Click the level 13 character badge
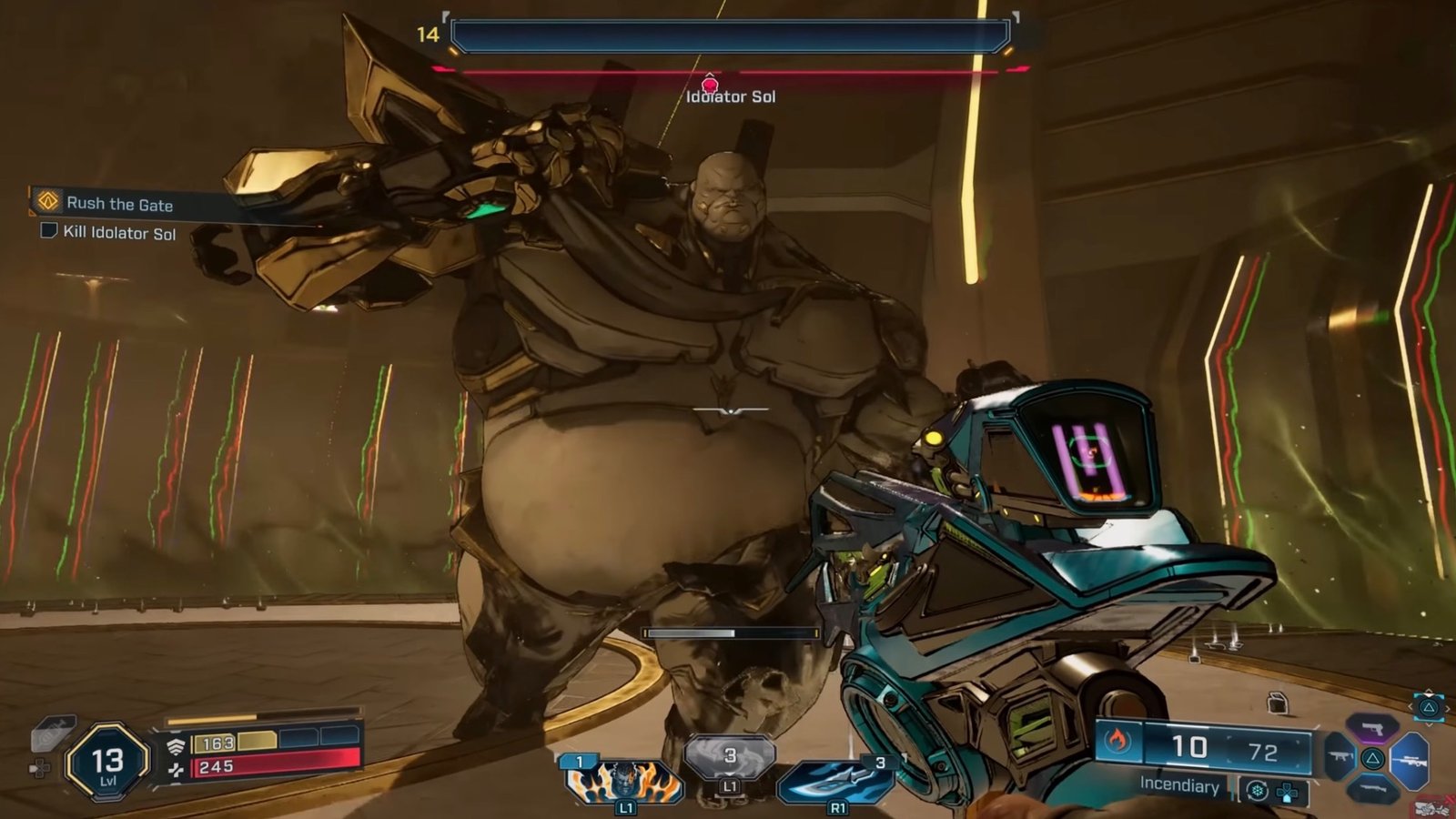Screen dimensions: 1456x819 (x=107, y=763)
